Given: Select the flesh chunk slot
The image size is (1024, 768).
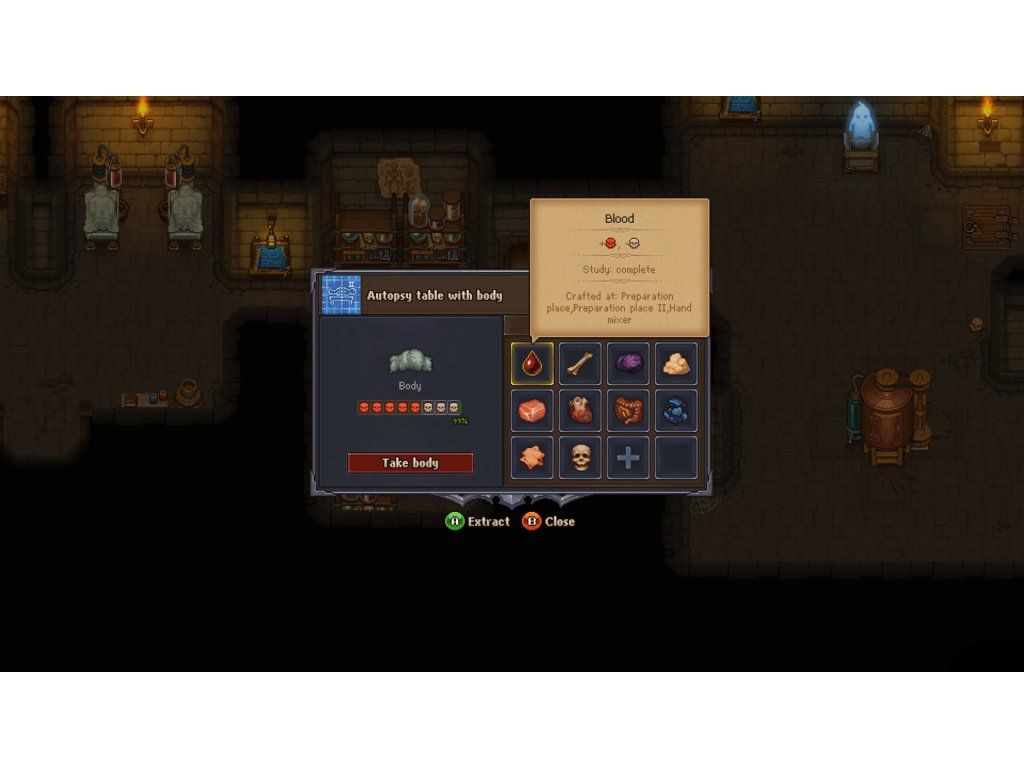Looking at the screenshot, I should pyautogui.click(x=532, y=411).
